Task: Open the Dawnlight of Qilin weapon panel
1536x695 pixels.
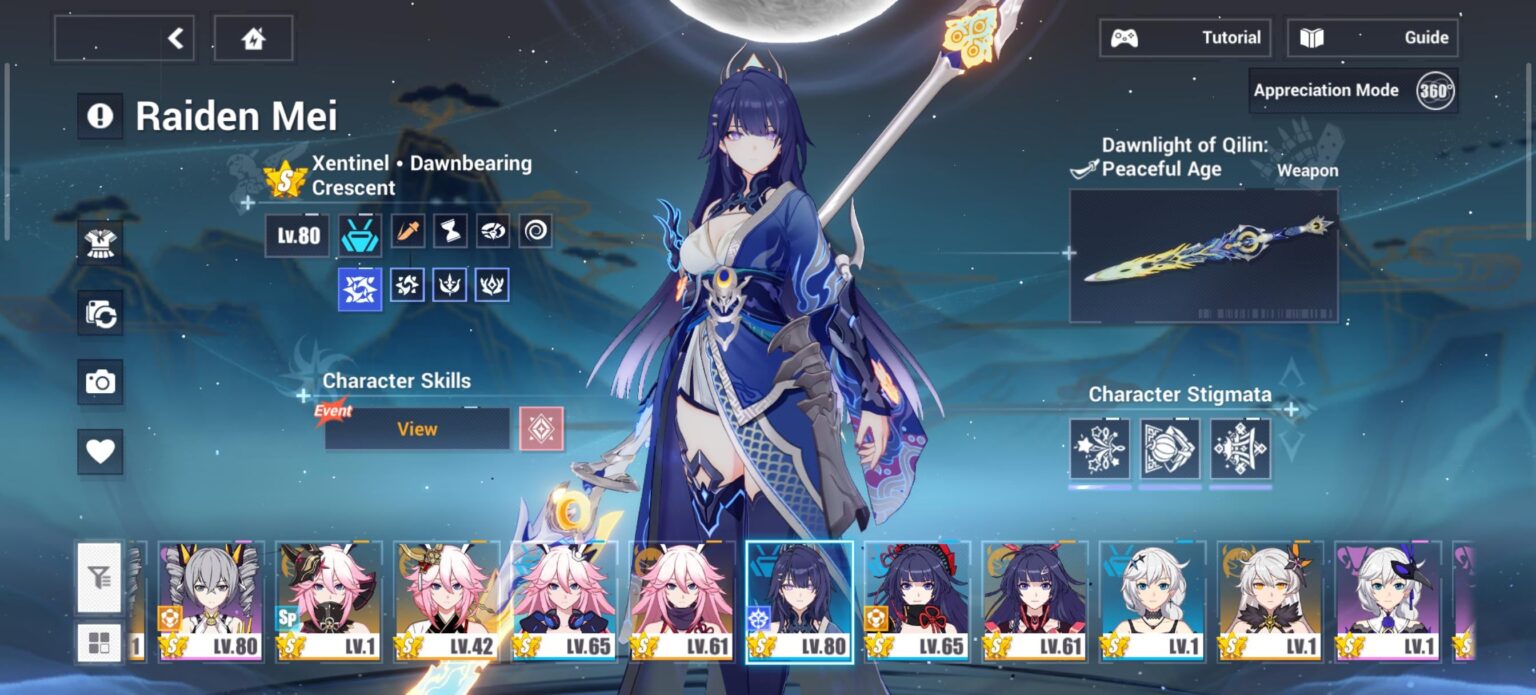Action: coord(1203,256)
